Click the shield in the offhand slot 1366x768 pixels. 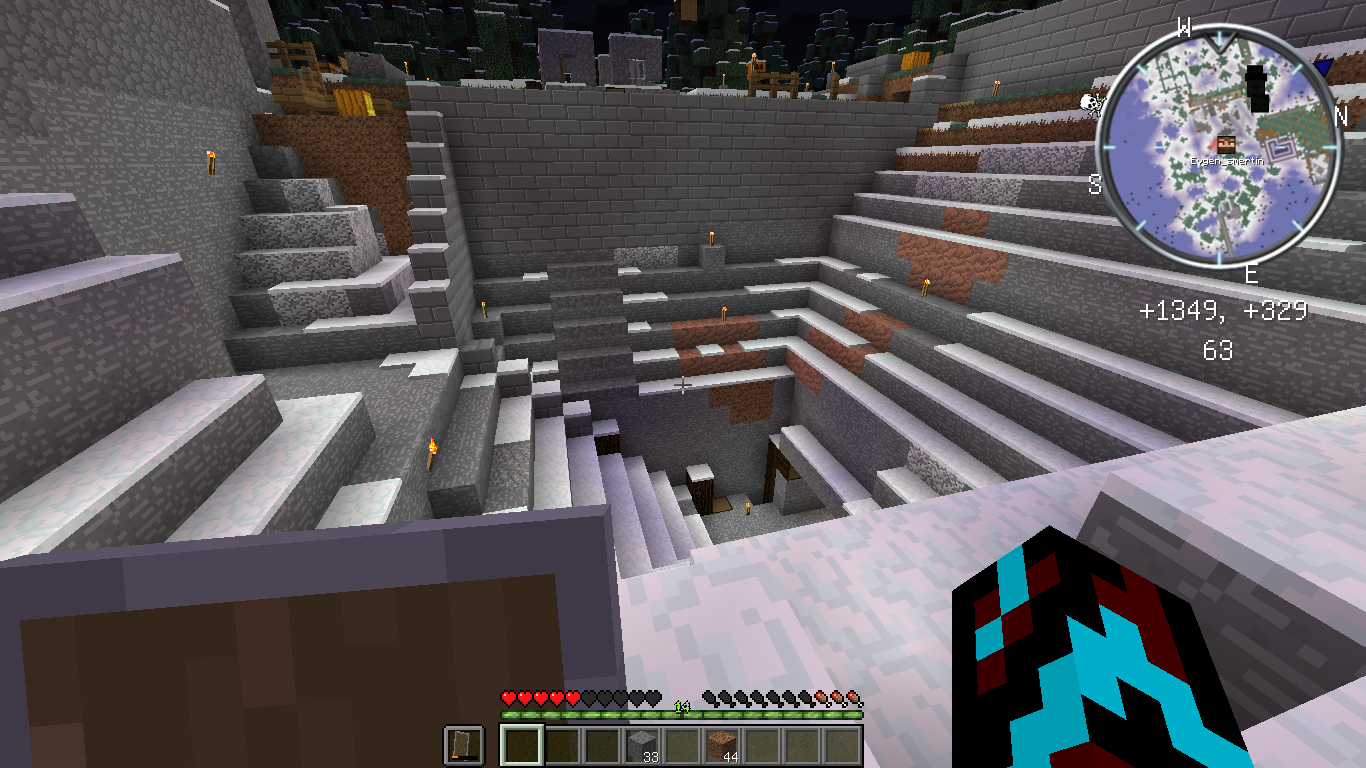pyautogui.click(x=464, y=746)
